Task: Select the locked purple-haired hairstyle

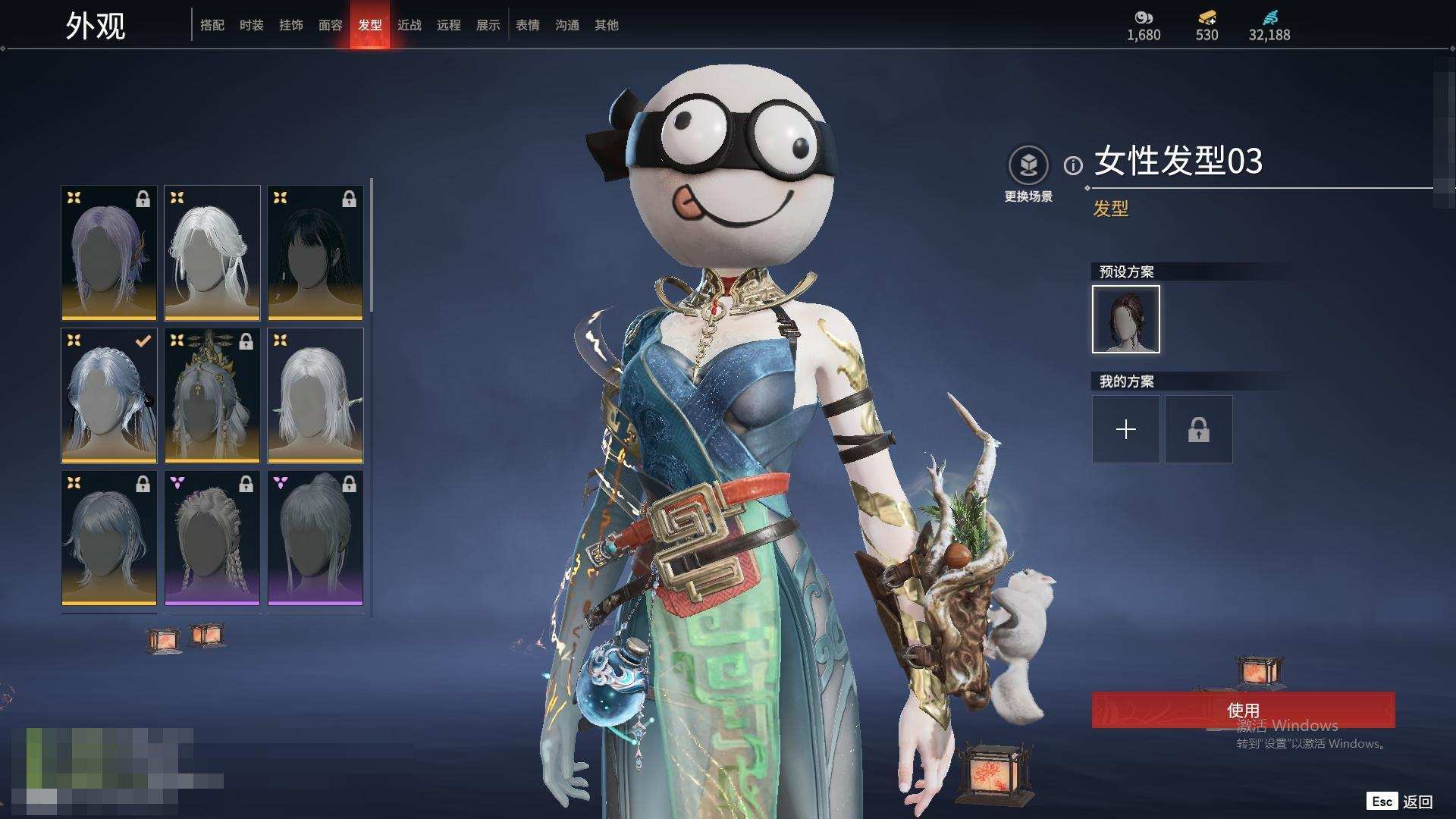Action: click(109, 253)
